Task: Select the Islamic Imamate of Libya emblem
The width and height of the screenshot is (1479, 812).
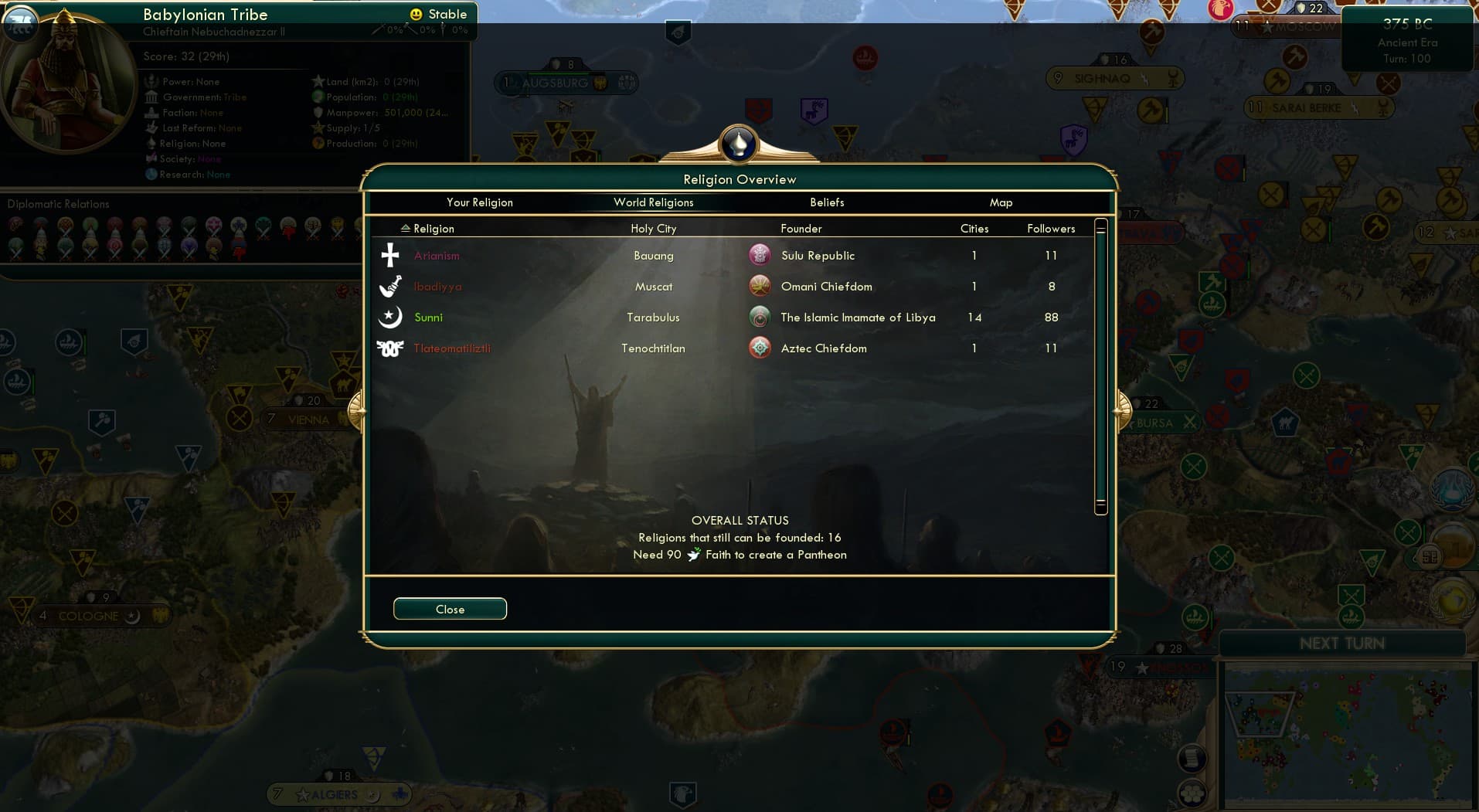Action: point(760,316)
